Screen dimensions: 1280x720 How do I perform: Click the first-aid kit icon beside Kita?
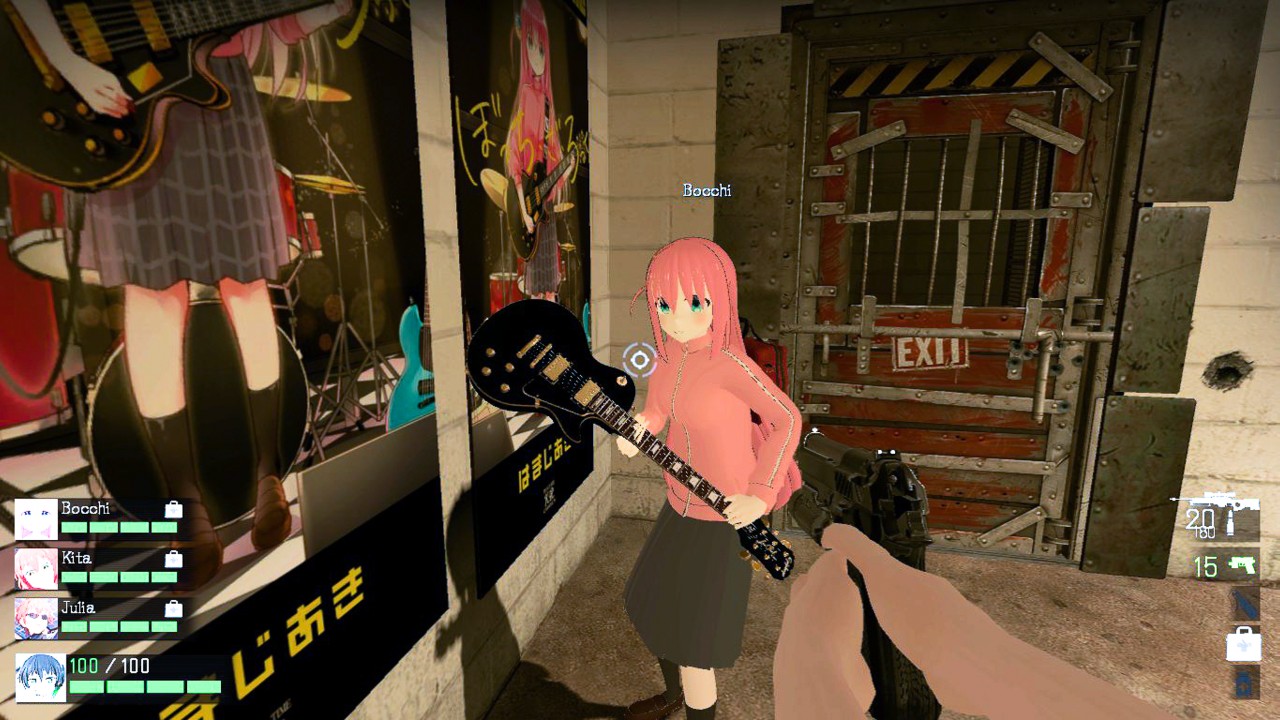172,558
